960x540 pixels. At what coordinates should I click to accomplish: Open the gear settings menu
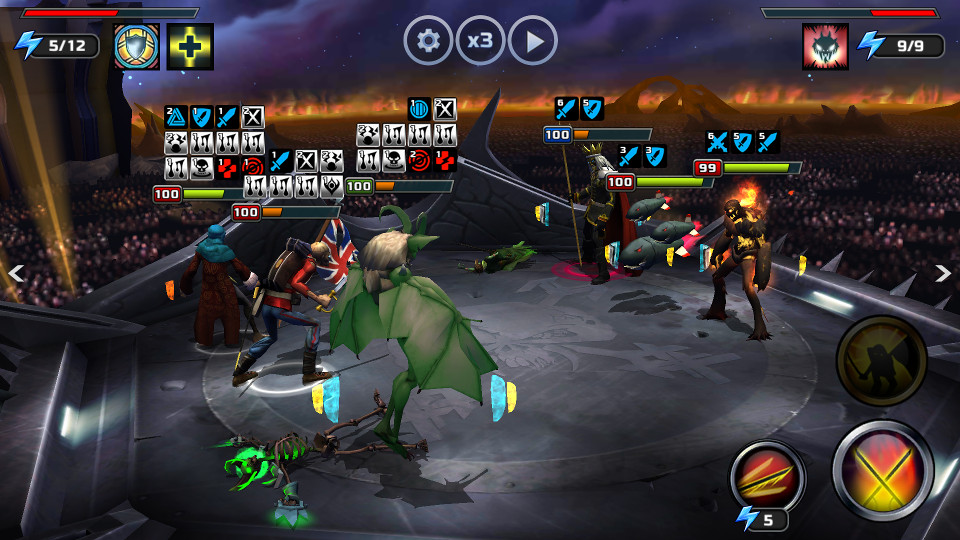click(428, 41)
